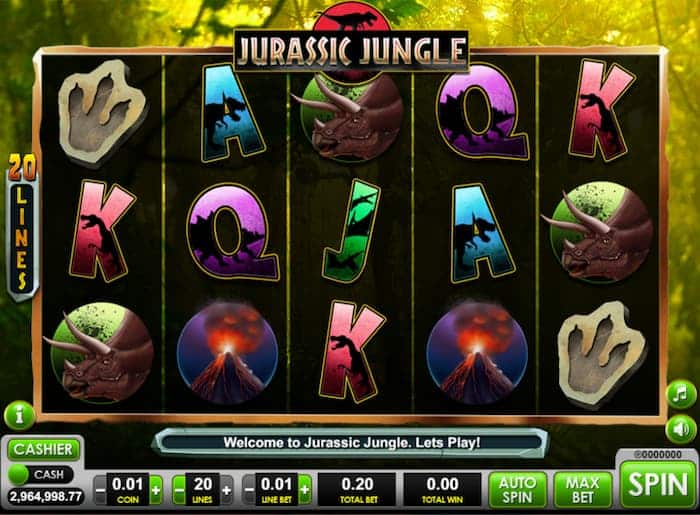Lower the line bet amount

(250, 490)
